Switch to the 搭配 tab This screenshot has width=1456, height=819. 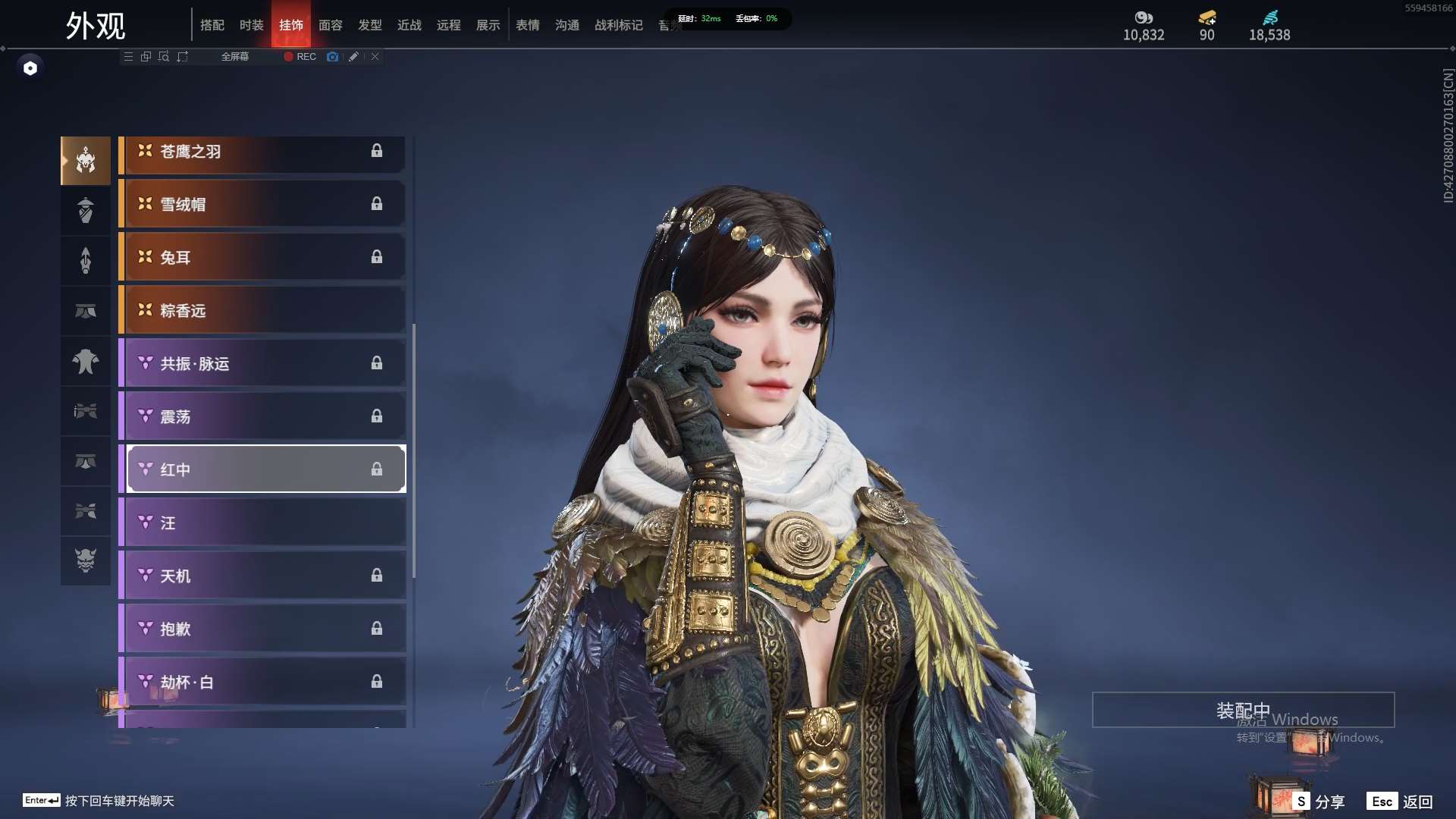click(212, 25)
